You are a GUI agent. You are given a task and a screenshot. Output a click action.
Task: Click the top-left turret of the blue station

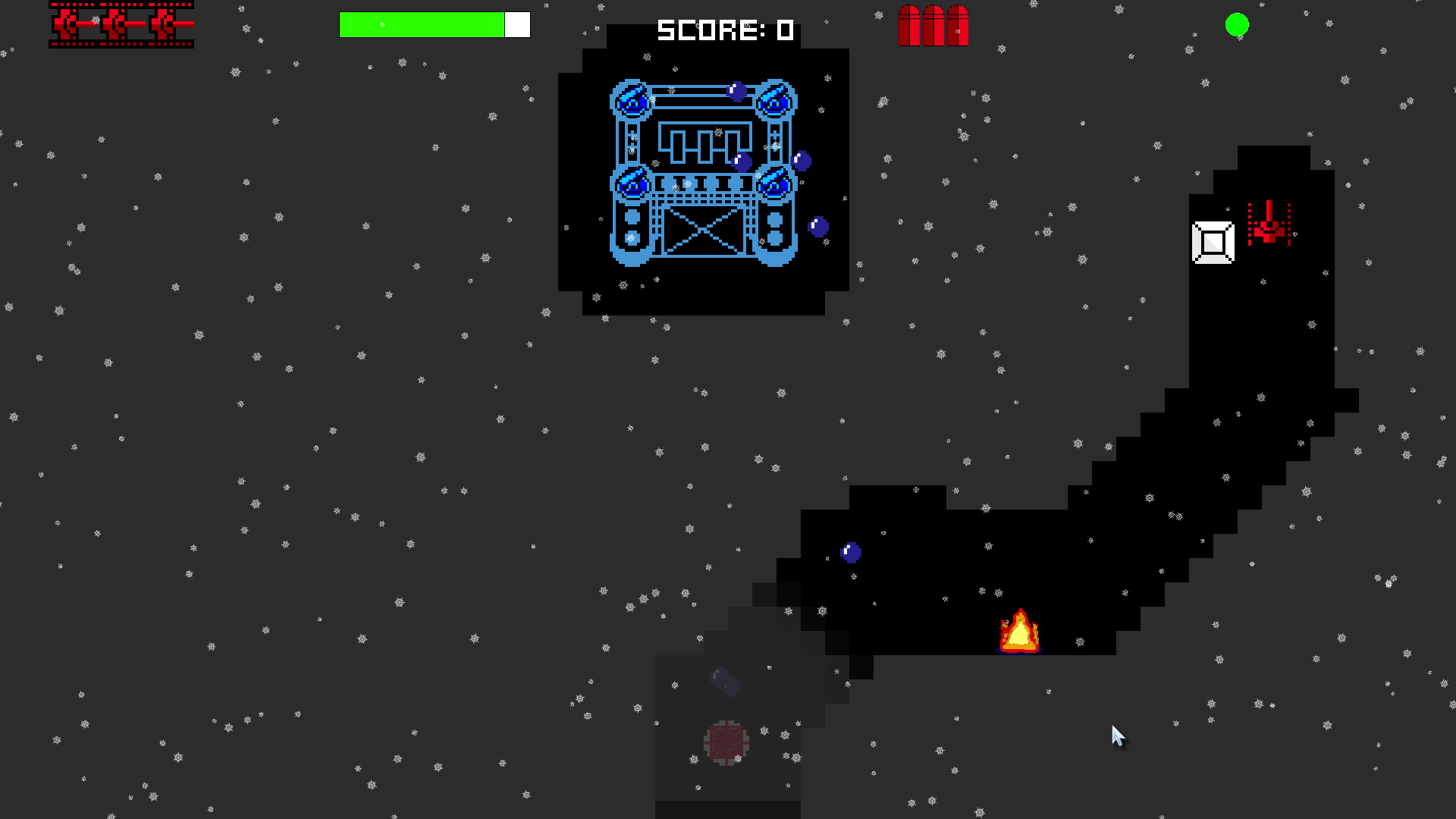point(630,100)
